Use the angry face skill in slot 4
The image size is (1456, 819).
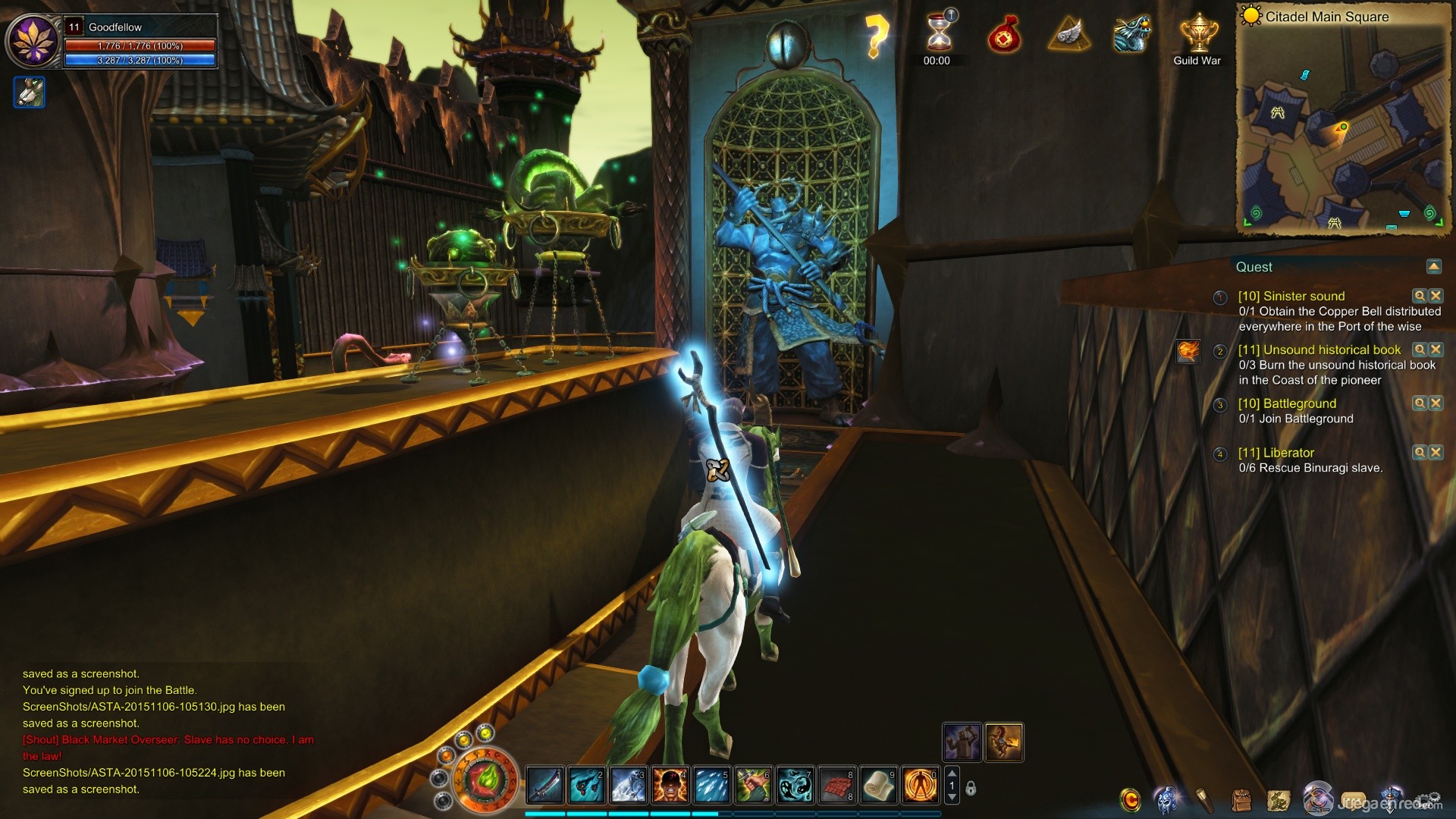point(670,785)
